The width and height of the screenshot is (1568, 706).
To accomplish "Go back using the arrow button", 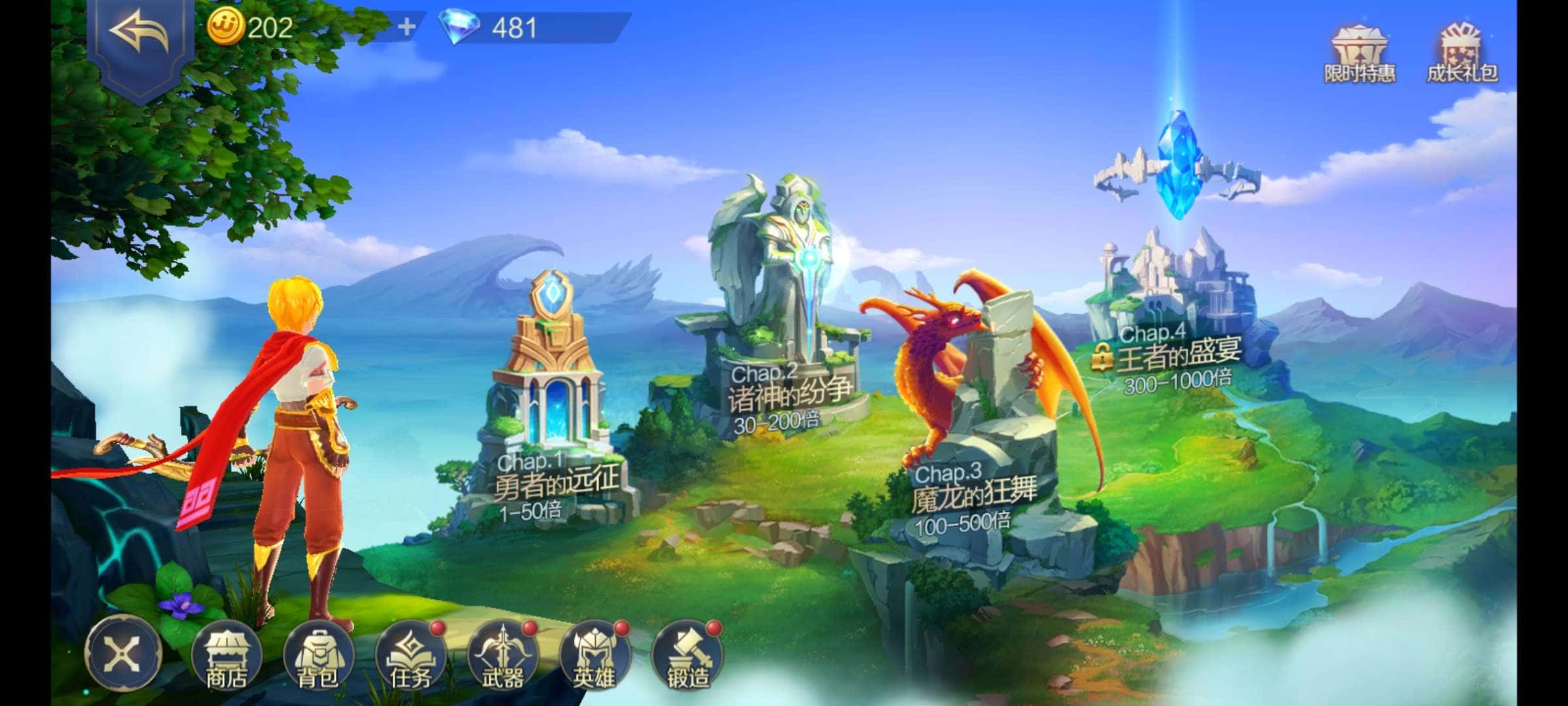I will click(140, 34).
